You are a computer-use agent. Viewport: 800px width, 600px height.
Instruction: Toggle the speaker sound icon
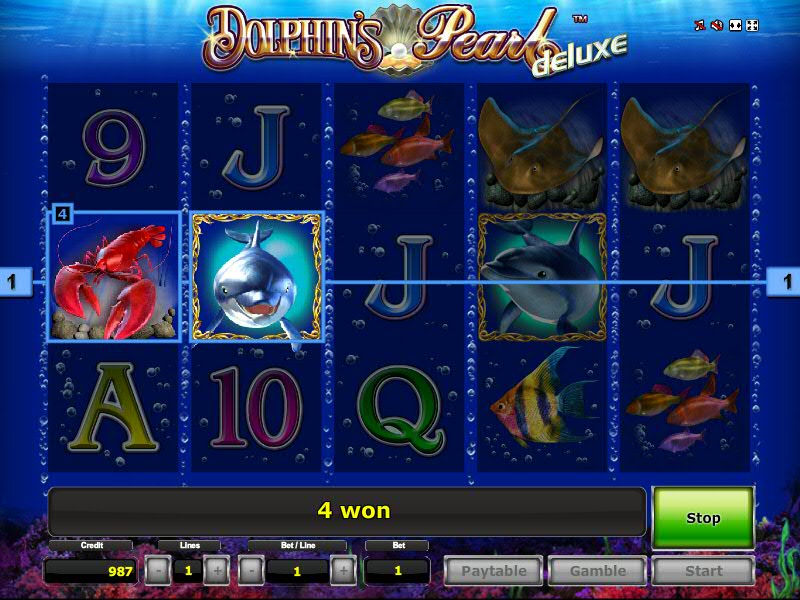[x=717, y=25]
